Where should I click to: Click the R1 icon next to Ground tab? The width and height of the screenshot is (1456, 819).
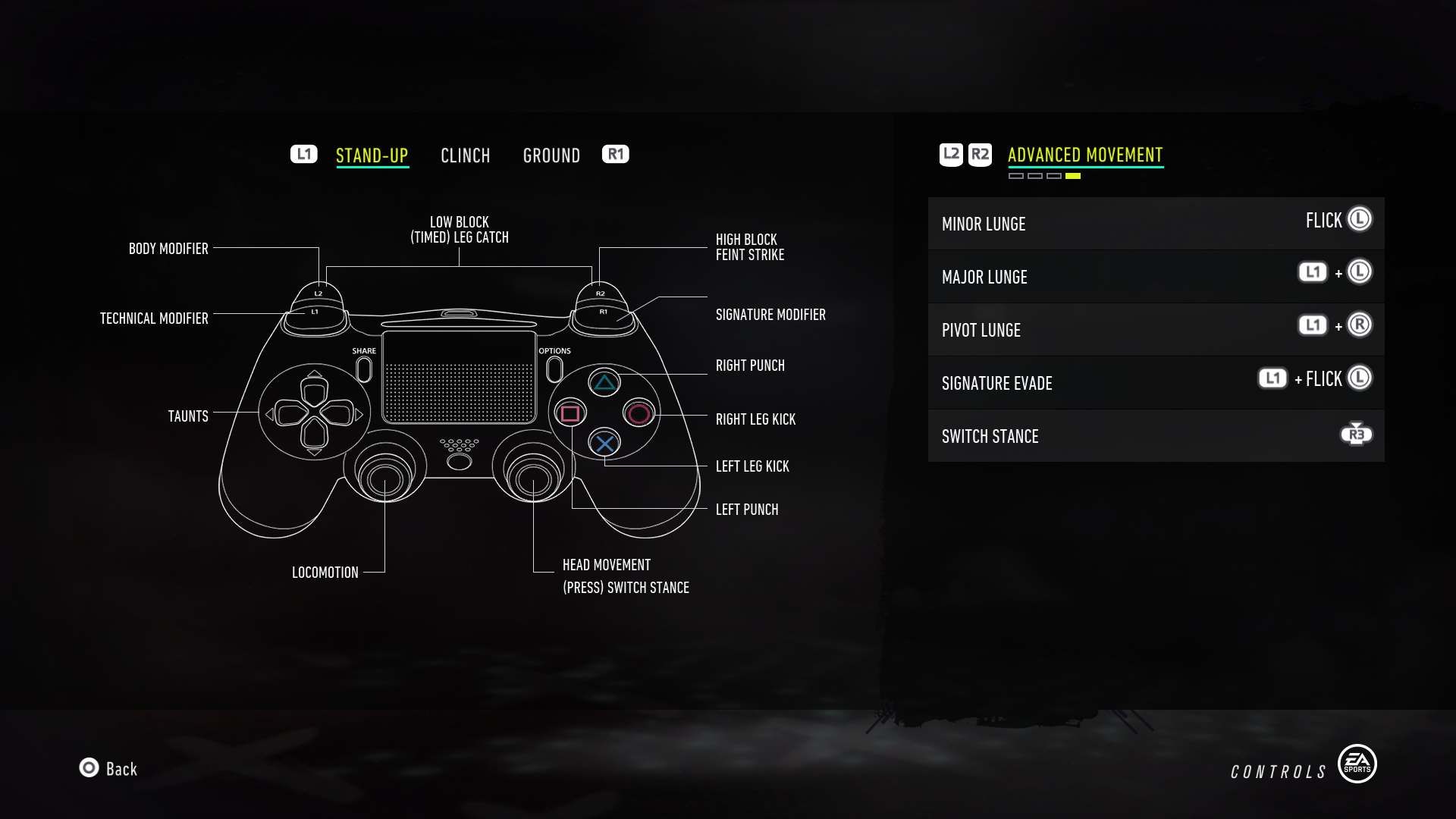click(616, 154)
